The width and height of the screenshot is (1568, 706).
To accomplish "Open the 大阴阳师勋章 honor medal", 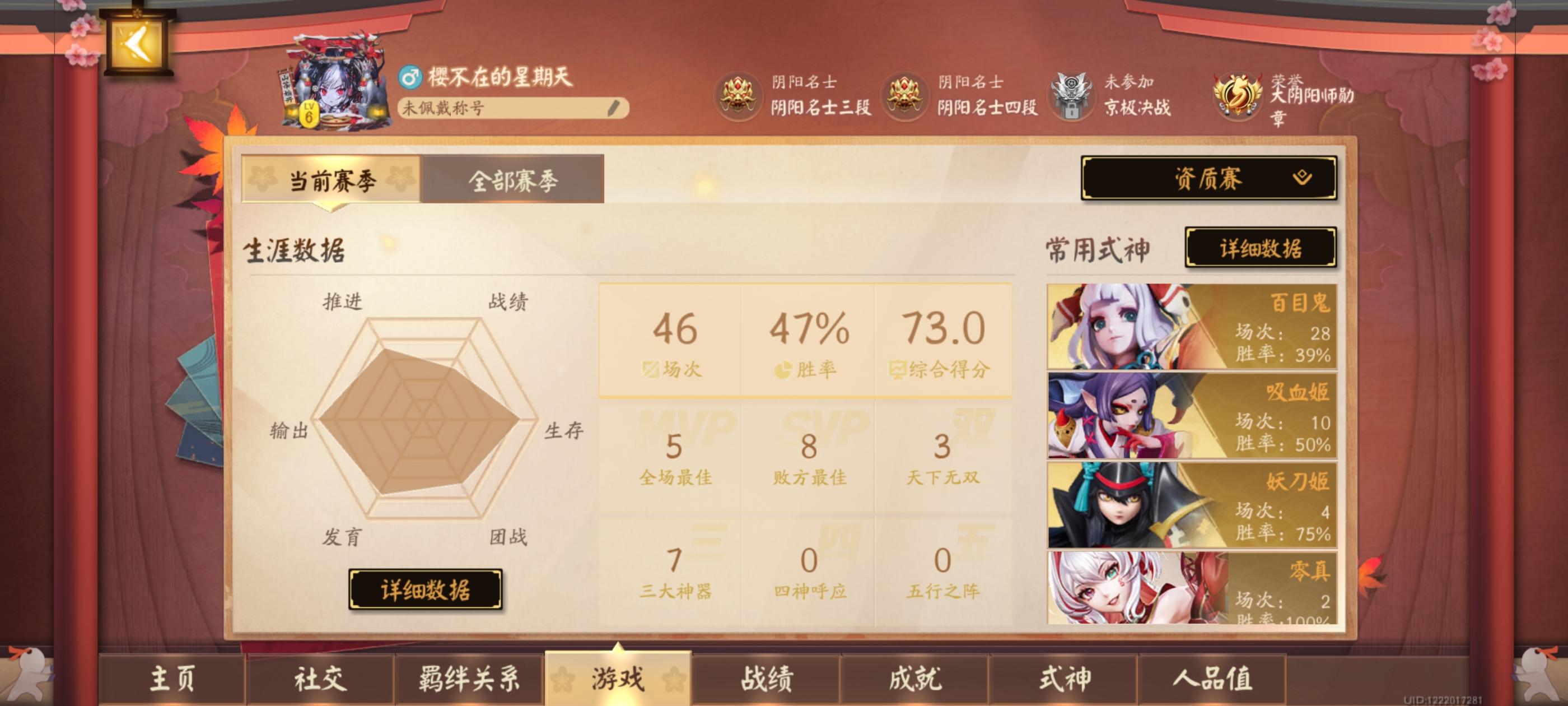I will (1239, 97).
